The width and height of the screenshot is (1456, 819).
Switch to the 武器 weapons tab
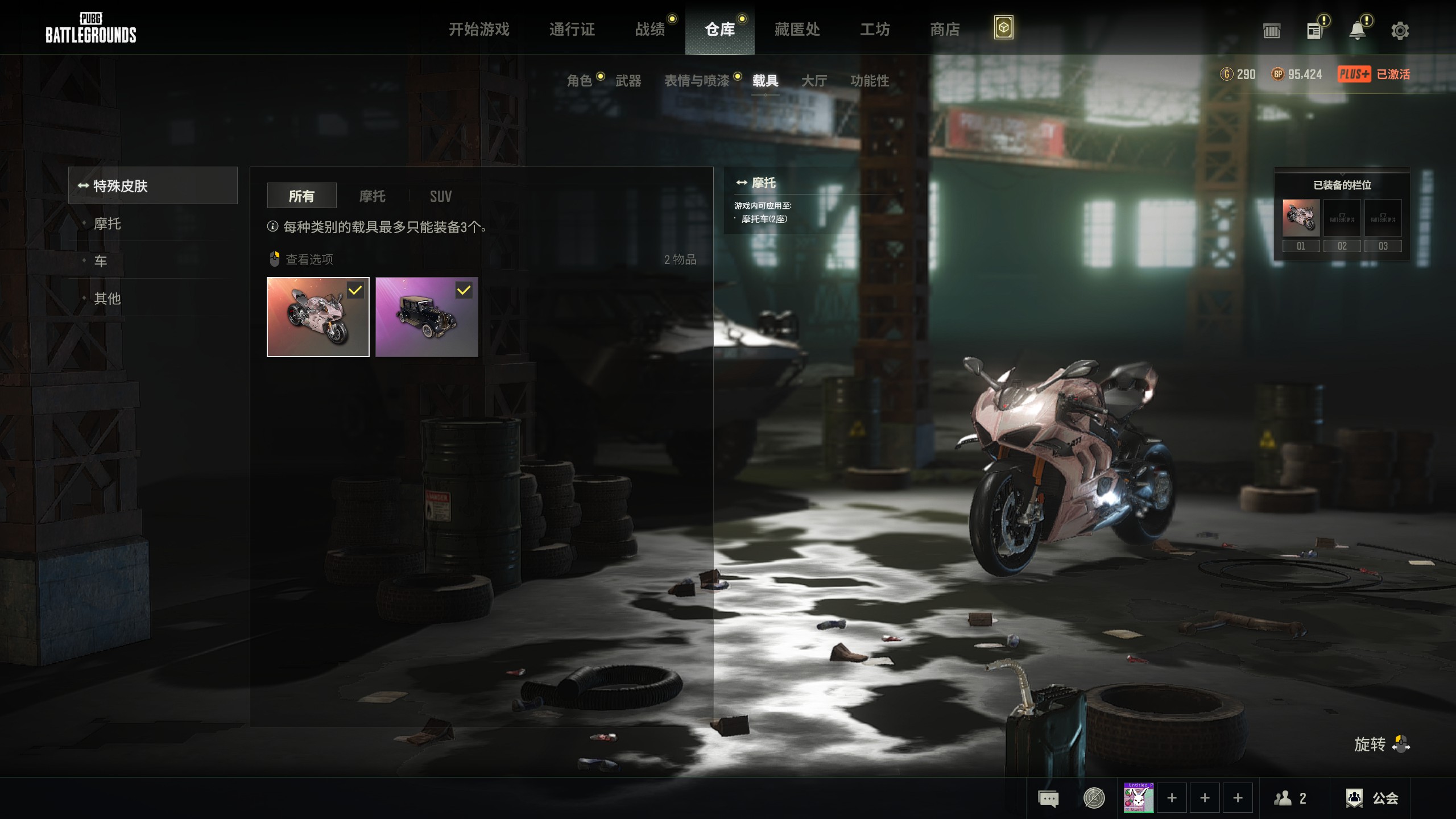coord(628,81)
